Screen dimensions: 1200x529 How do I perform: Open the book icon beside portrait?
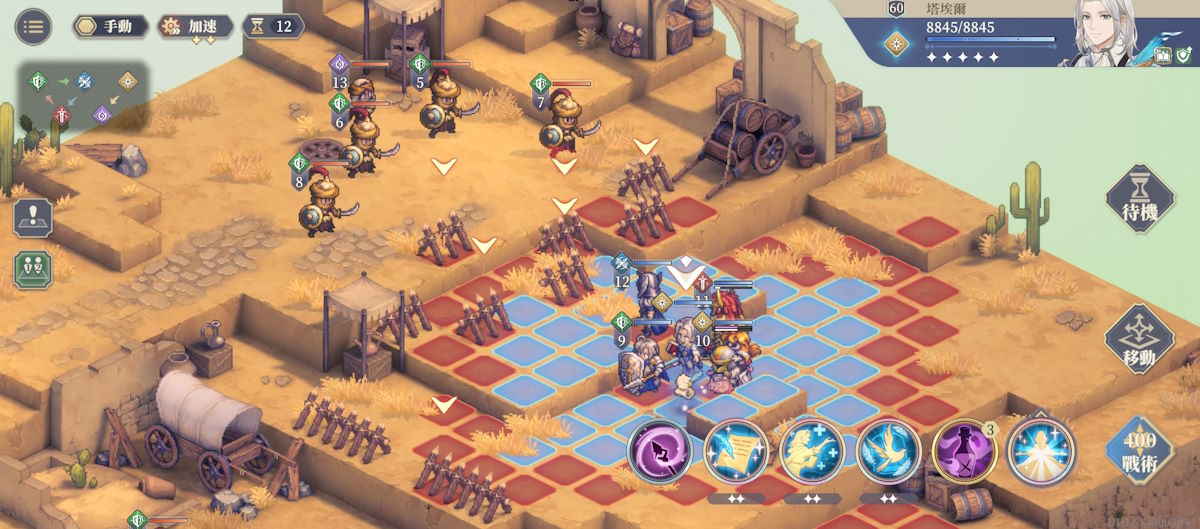coord(1163,56)
